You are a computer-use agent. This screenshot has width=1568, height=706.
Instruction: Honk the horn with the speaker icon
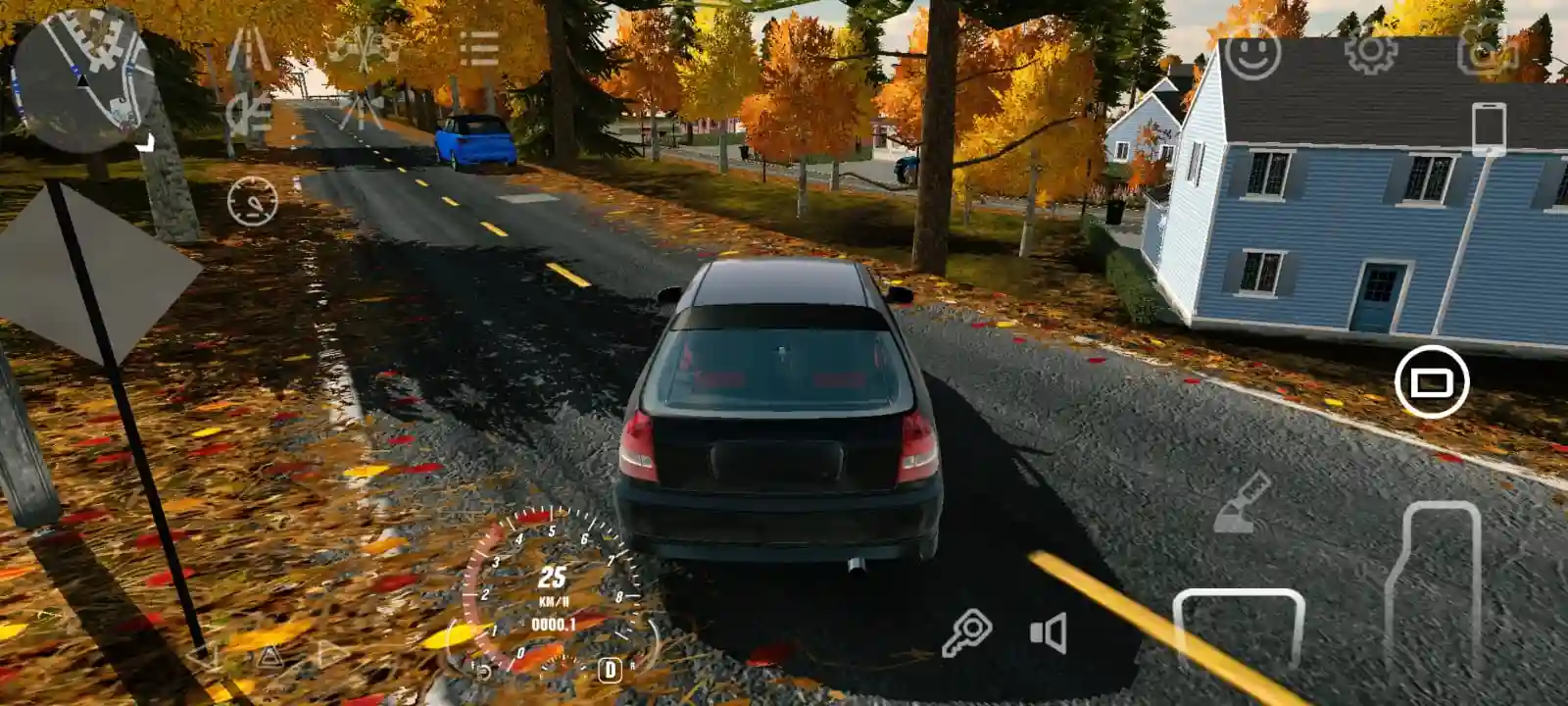point(1047,631)
